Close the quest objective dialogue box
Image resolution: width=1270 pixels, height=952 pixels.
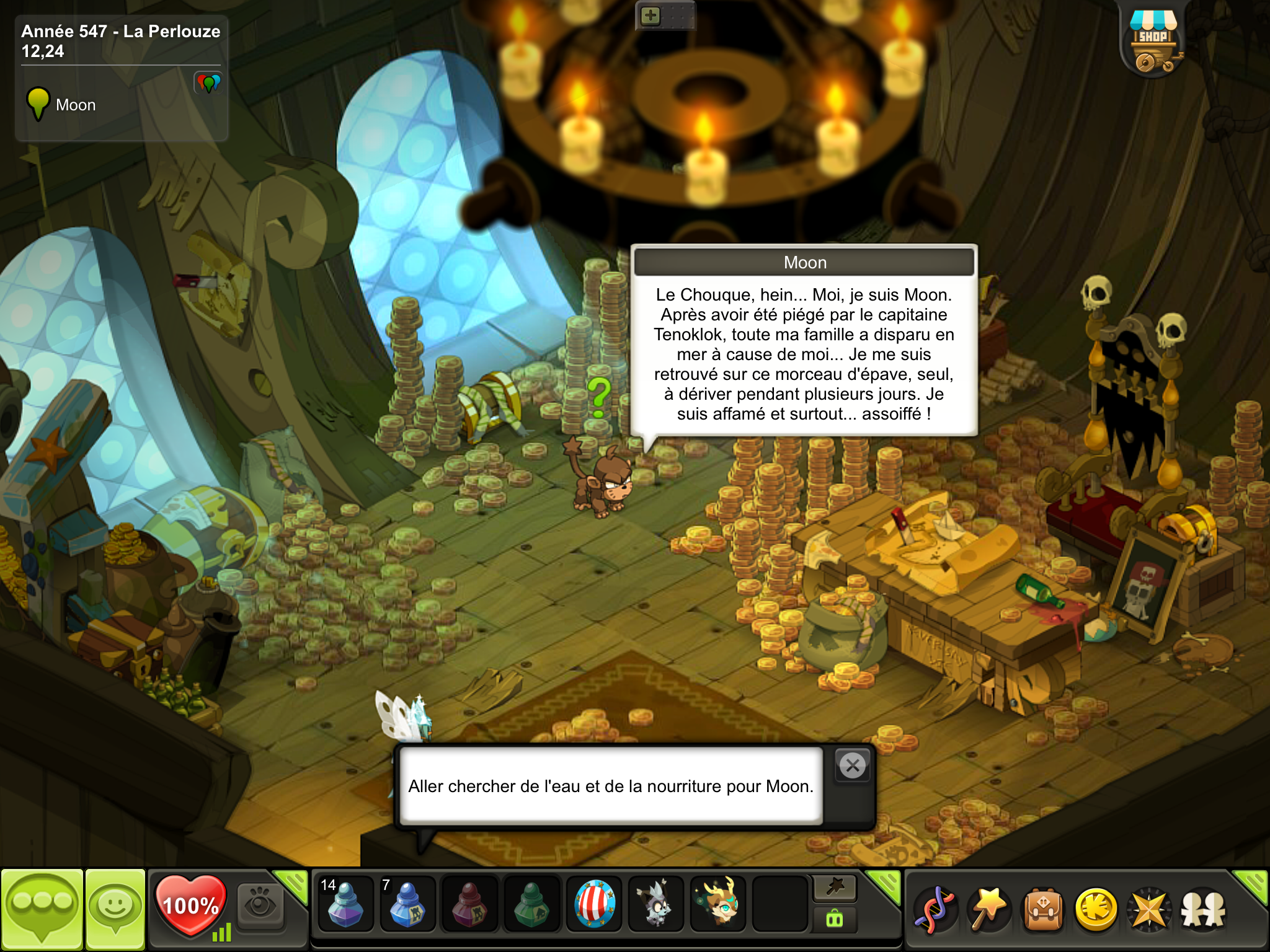[853, 766]
